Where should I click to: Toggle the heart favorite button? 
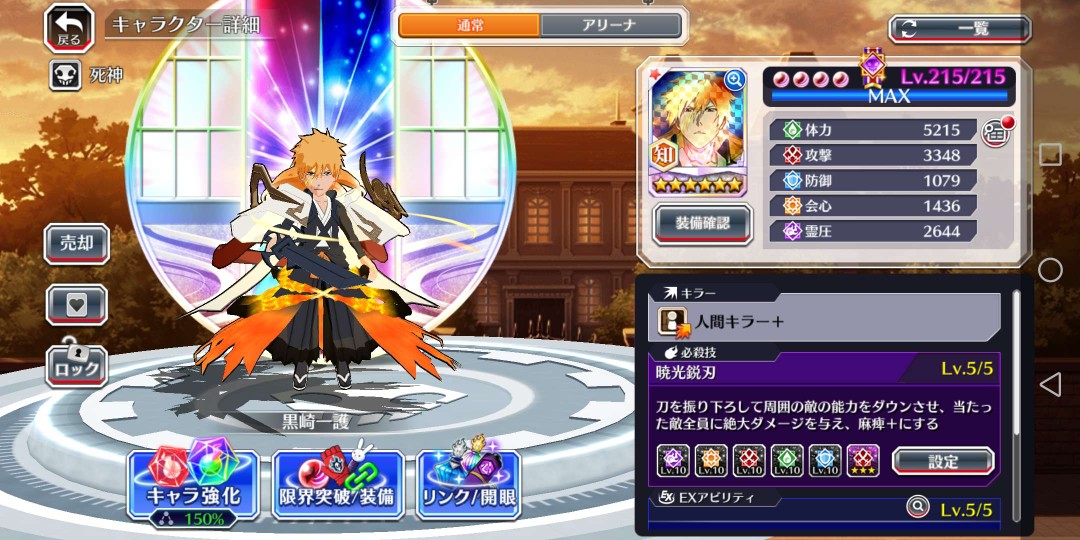click(77, 305)
